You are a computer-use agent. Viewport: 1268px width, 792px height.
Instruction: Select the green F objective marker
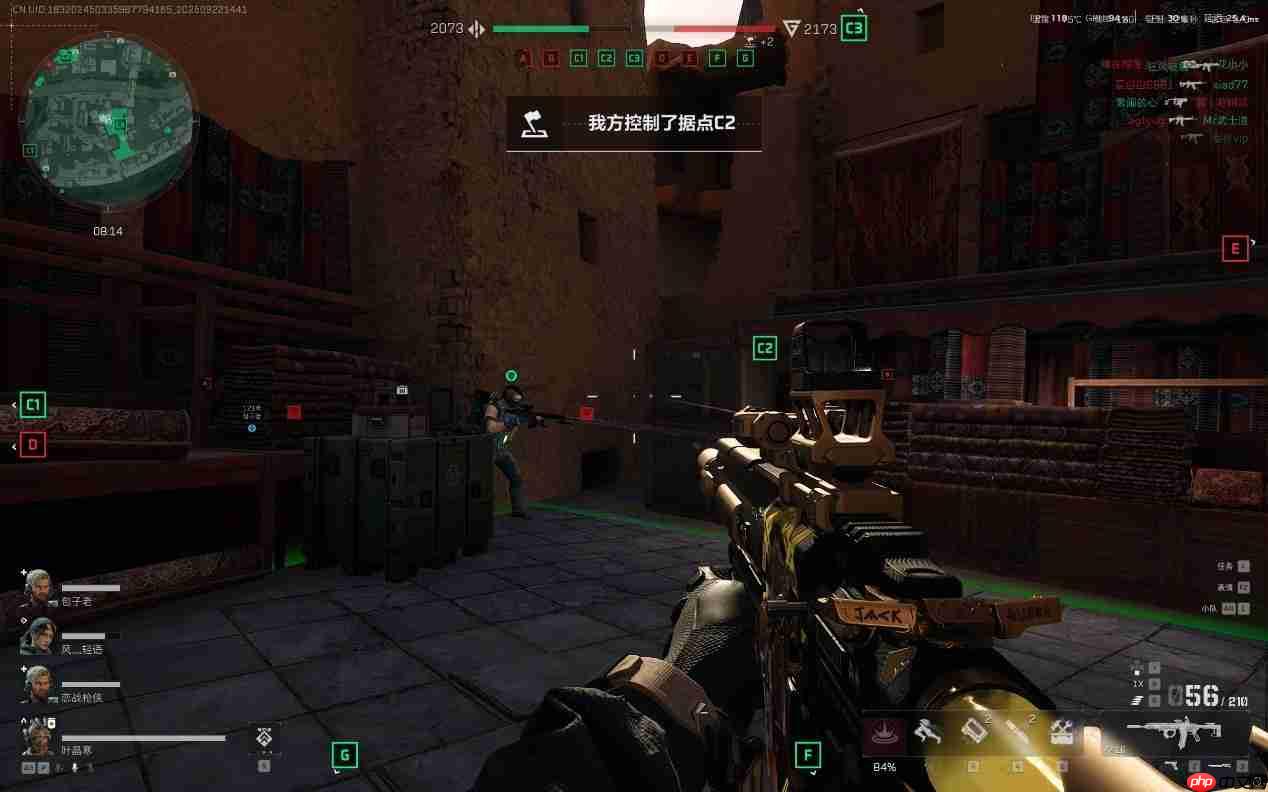point(807,755)
